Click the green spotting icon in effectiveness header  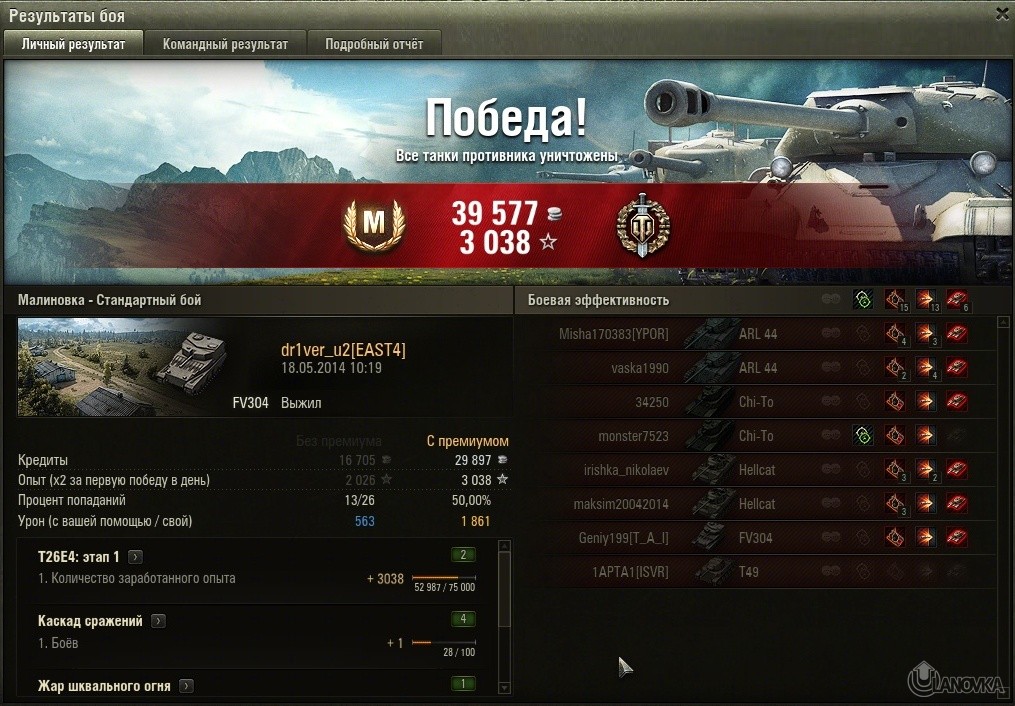click(x=862, y=299)
